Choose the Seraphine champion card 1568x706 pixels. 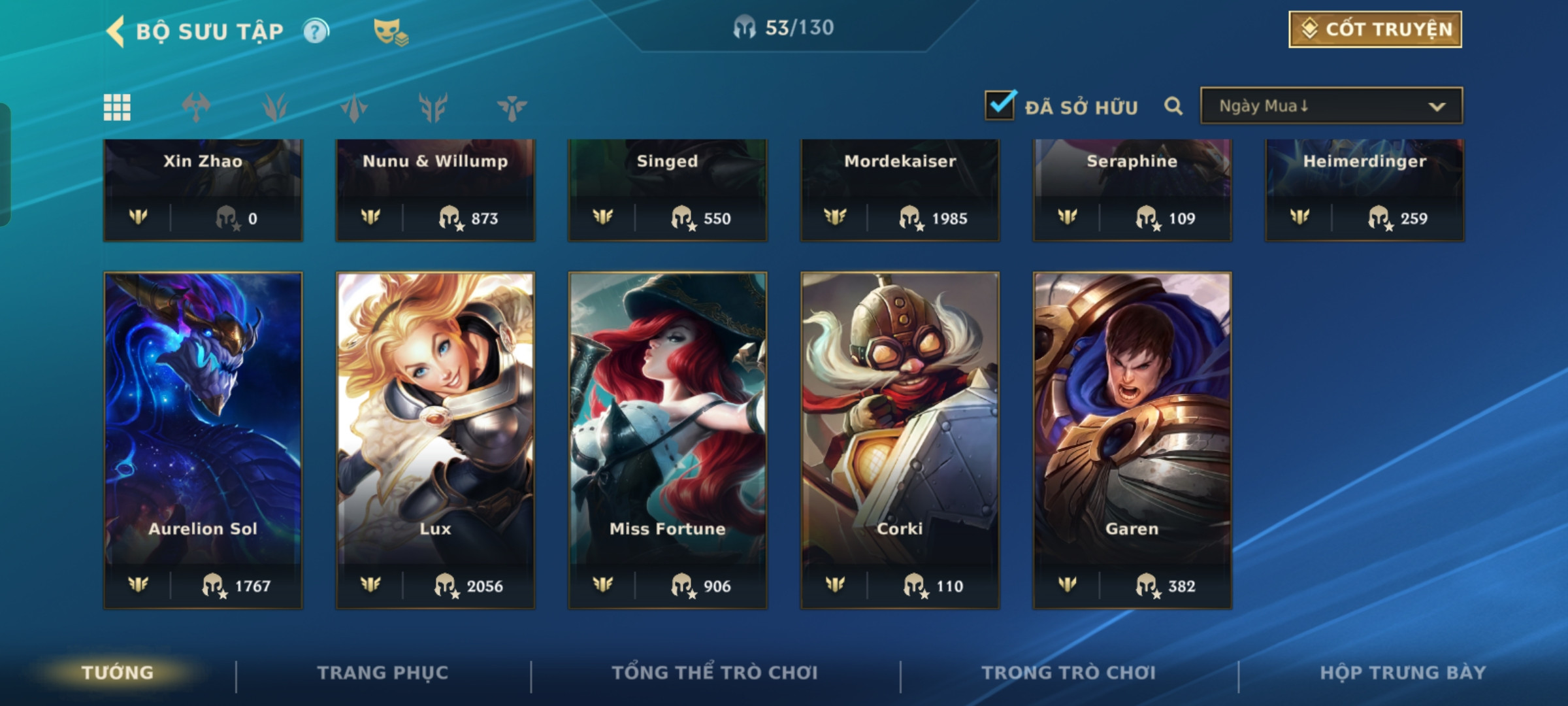click(1132, 190)
